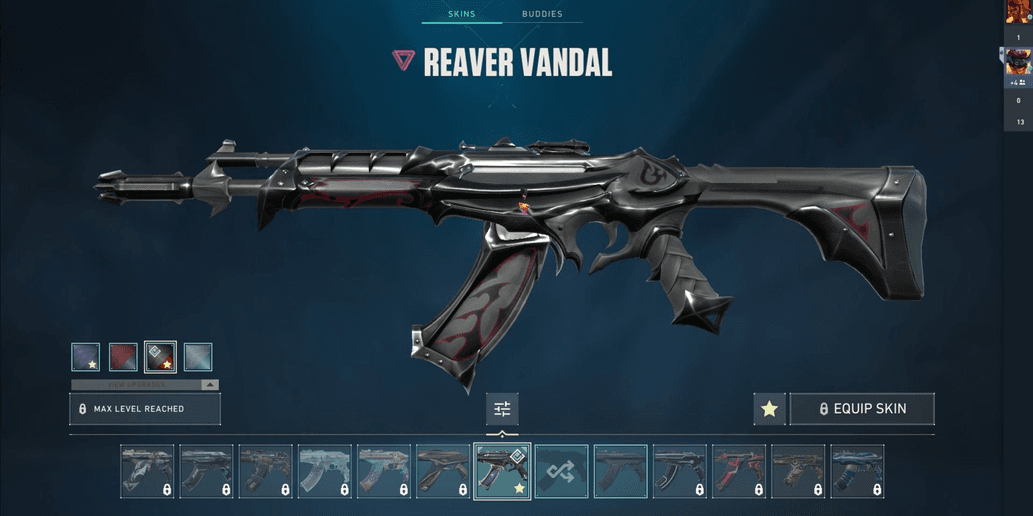Select the red and black Vandal skin thumbnail
The width and height of the screenshot is (1033, 516).
(x=738, y=471)
